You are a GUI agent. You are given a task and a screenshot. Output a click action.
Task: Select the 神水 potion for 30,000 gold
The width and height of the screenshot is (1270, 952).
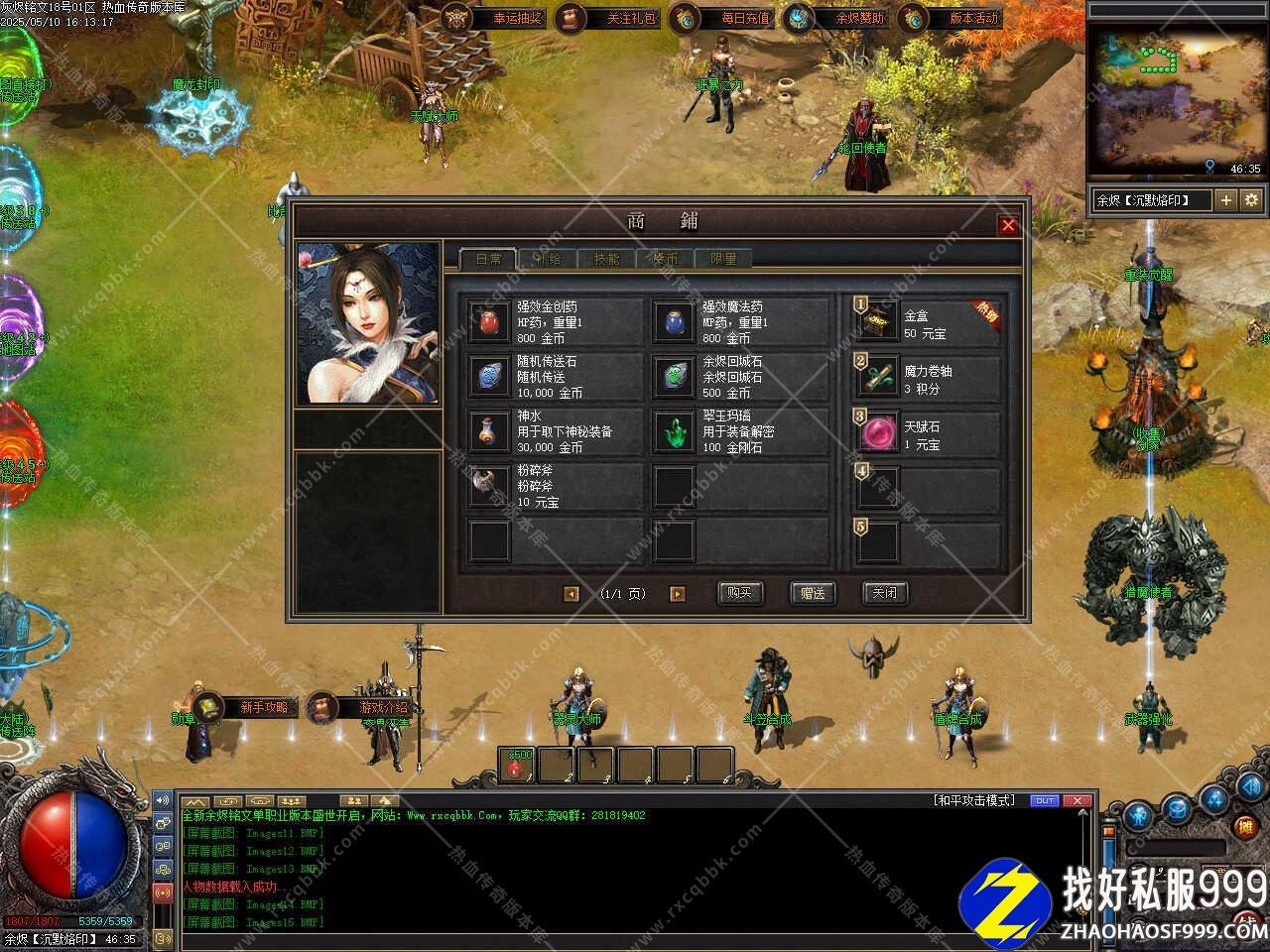pos(490,431)
